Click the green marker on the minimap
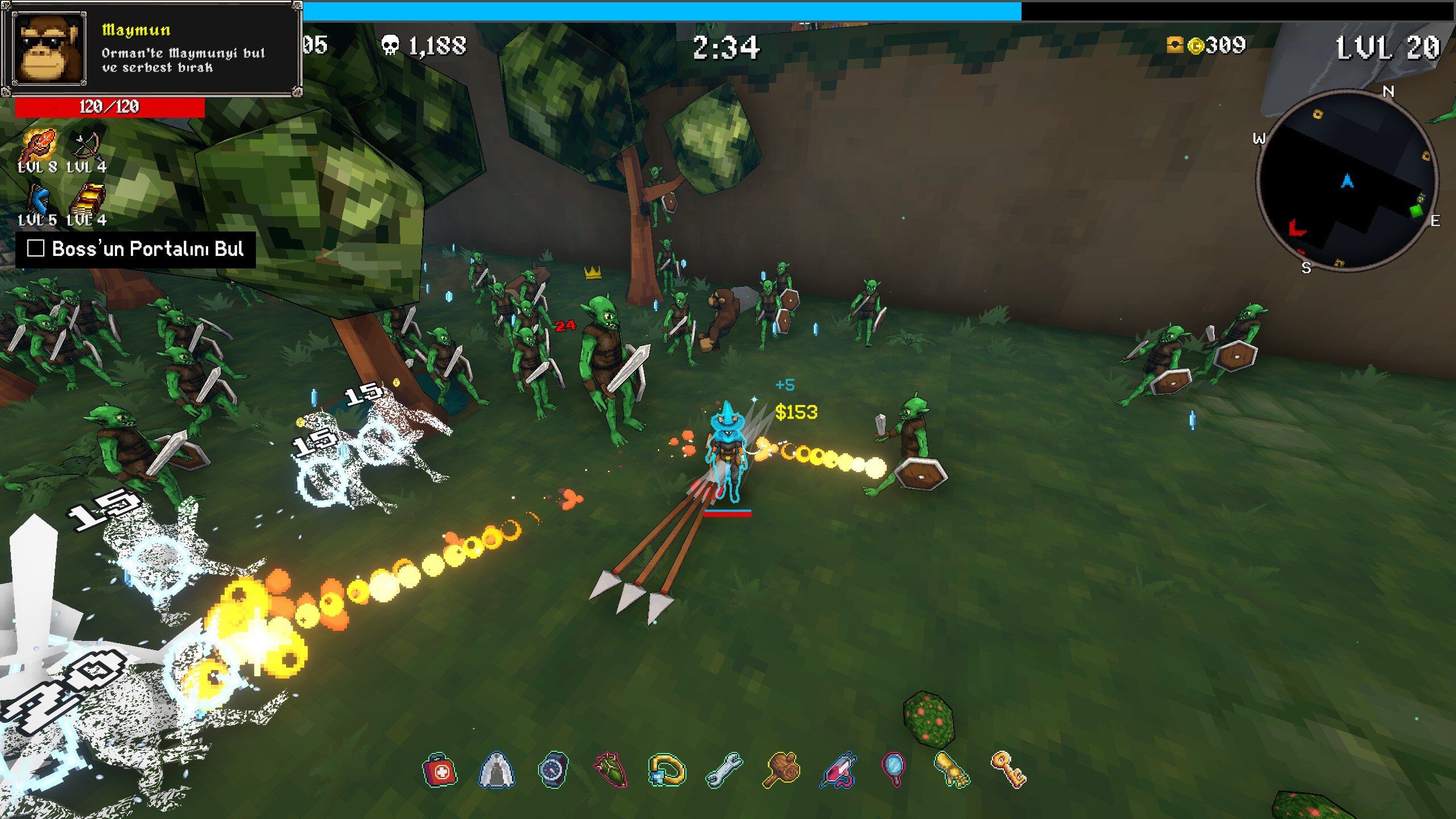1456x819 pixels. tap(1416, 210)
